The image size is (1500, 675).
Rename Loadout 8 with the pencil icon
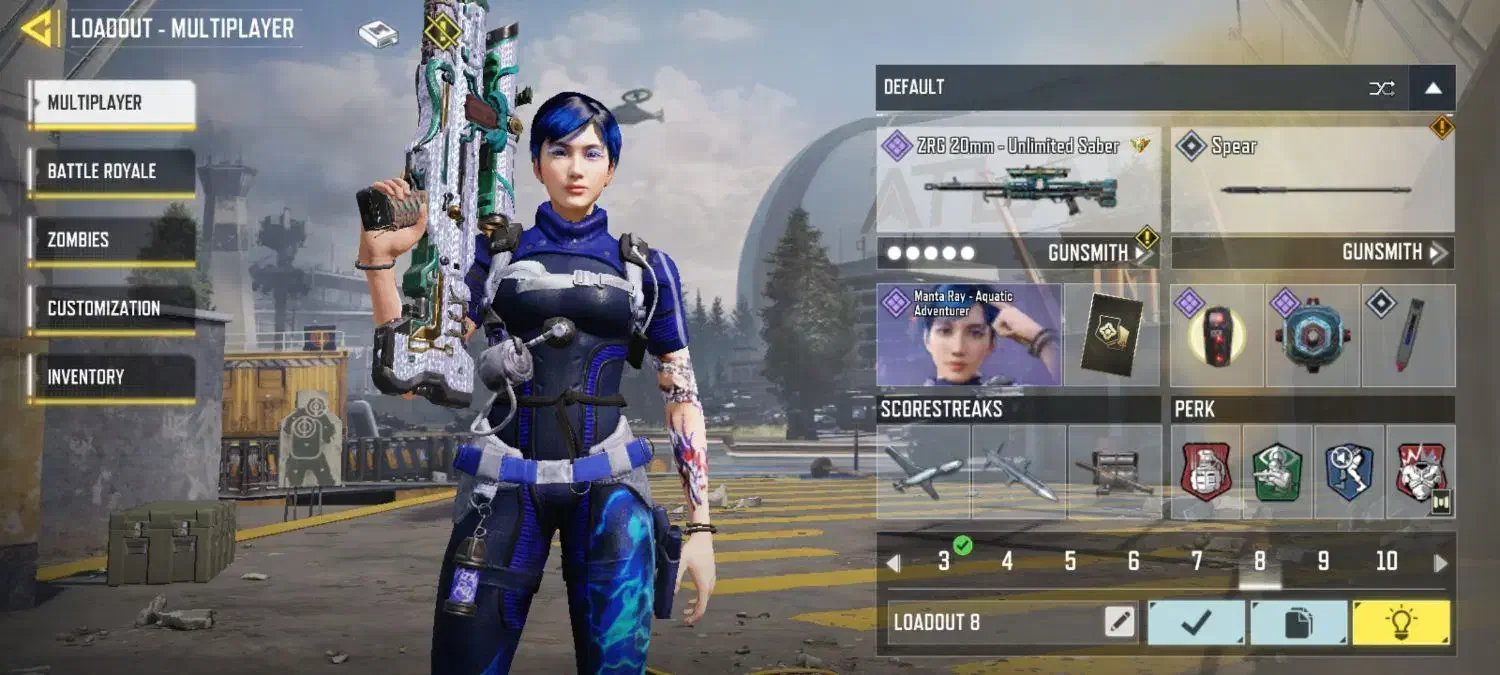pyautogui.click(x=1120, y=623)
